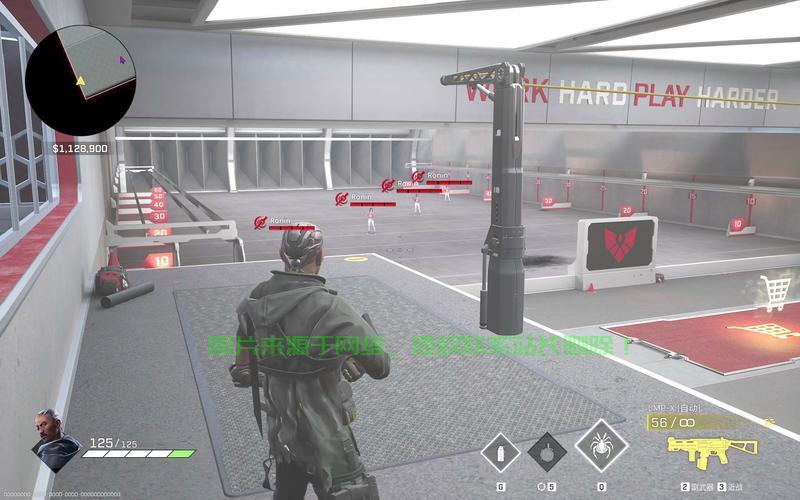Click the character portrait icon
800x500 pixels.
(x=55, y=440)
